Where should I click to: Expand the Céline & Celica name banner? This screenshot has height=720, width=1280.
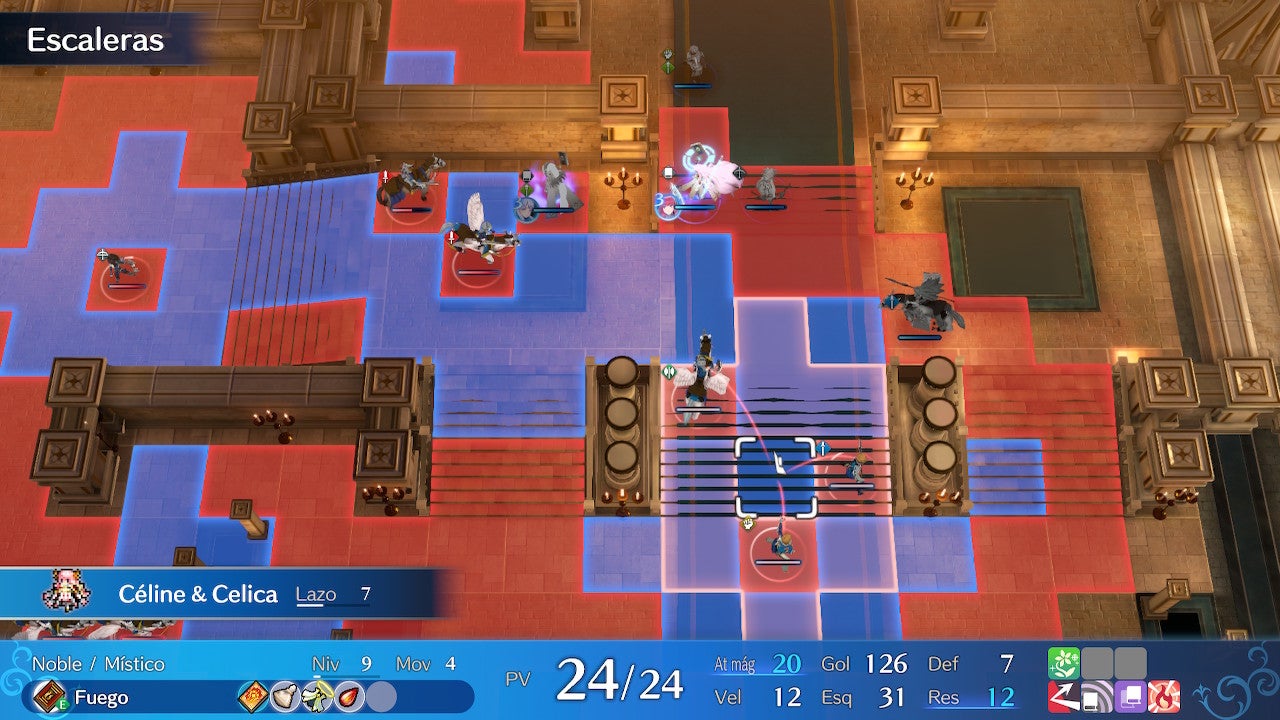[198, 593]
